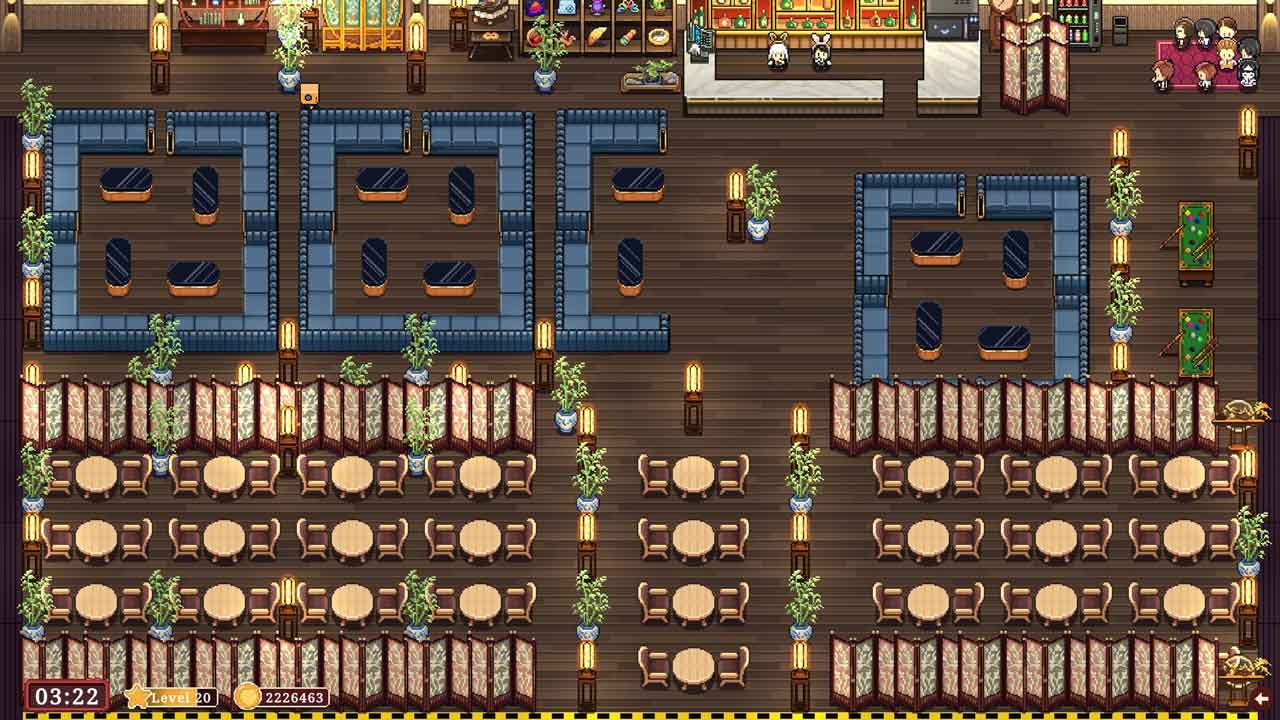The width and height of the screenshot is (1280, 720).
Task: Click the red back arrow button
Action: pos(1262,698)
